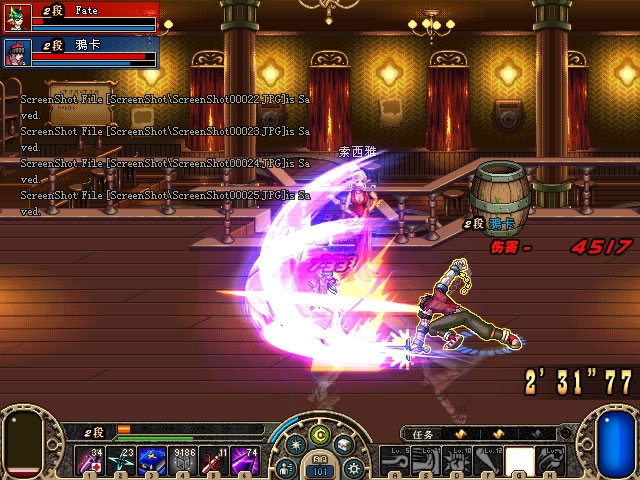
Task: Use the red cross potion in slot 1
Action: click(90, 460)
